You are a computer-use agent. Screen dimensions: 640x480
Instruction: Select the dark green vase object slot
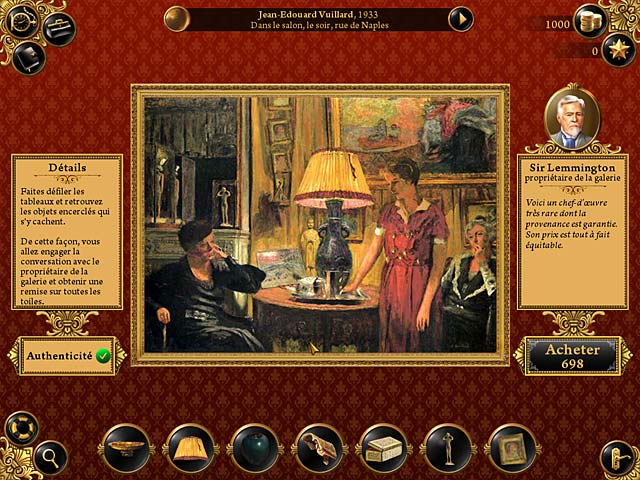click(254, 448)
